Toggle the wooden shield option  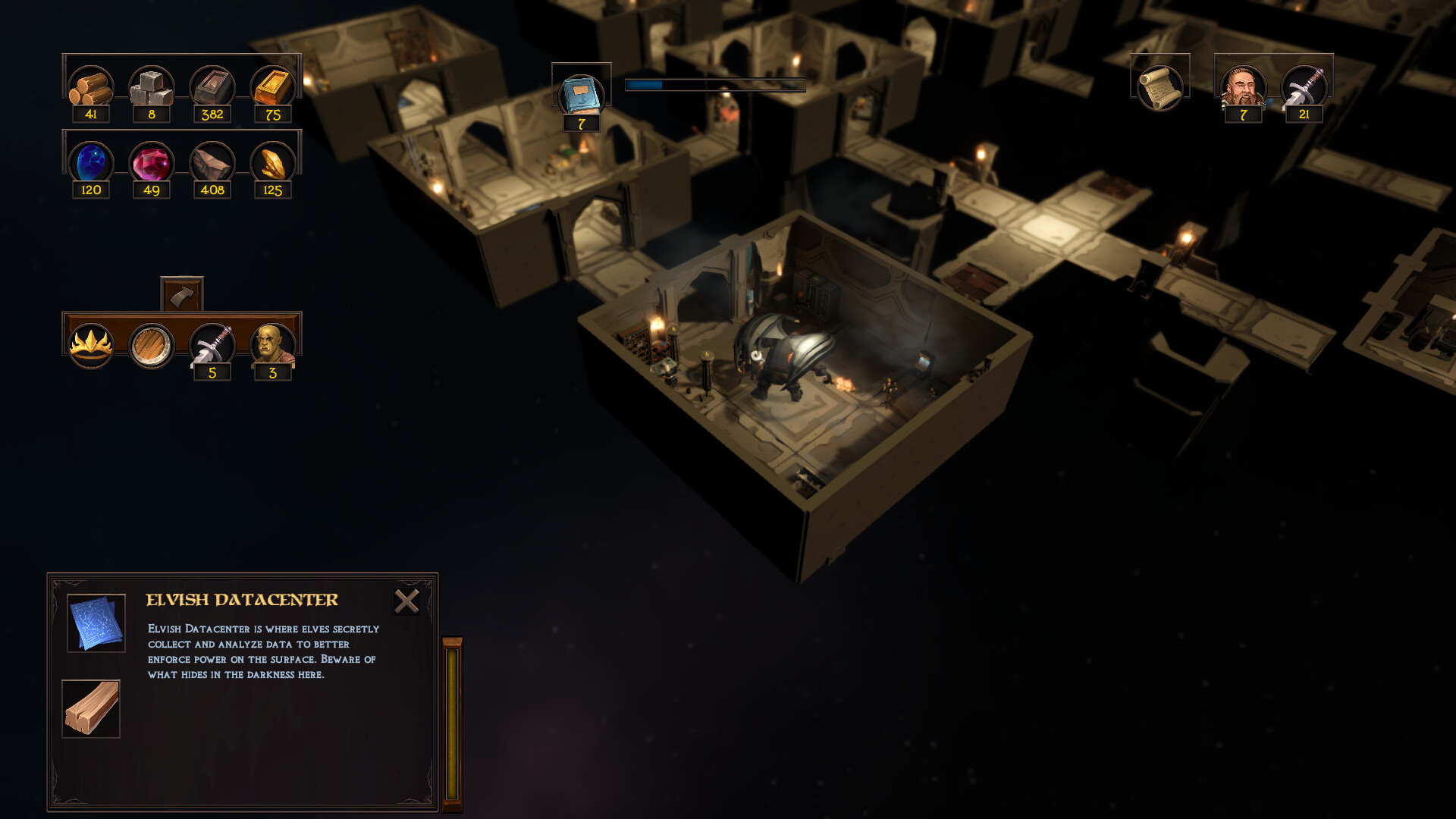pos(151,344)
